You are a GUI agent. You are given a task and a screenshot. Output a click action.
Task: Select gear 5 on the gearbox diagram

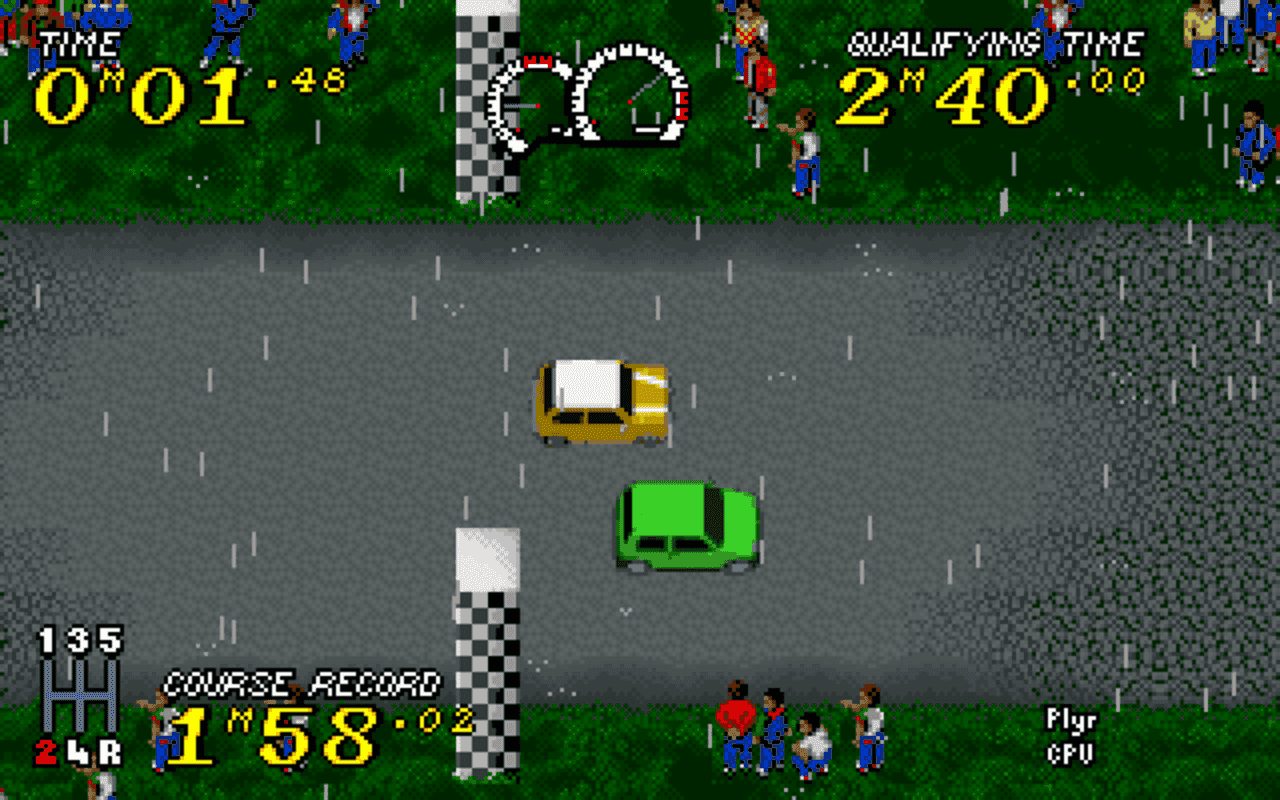tap(111, 640)
